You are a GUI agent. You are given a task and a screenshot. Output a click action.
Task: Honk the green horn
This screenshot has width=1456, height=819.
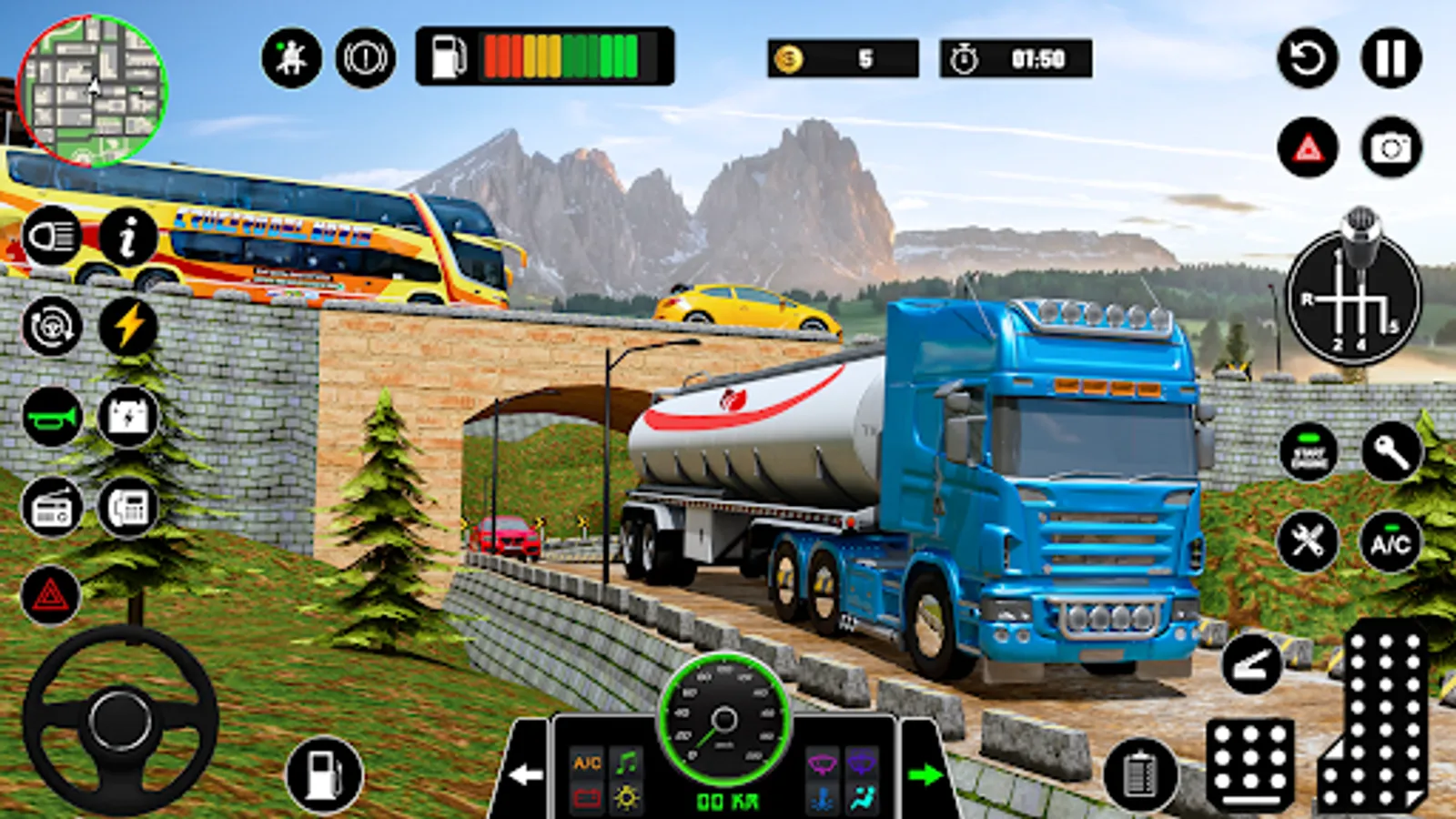52,417
